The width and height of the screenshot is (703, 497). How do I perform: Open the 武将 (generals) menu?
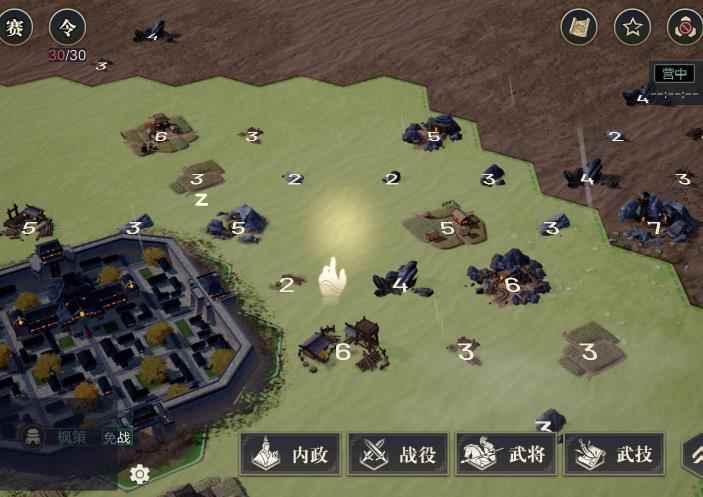(x=506, y=455)
